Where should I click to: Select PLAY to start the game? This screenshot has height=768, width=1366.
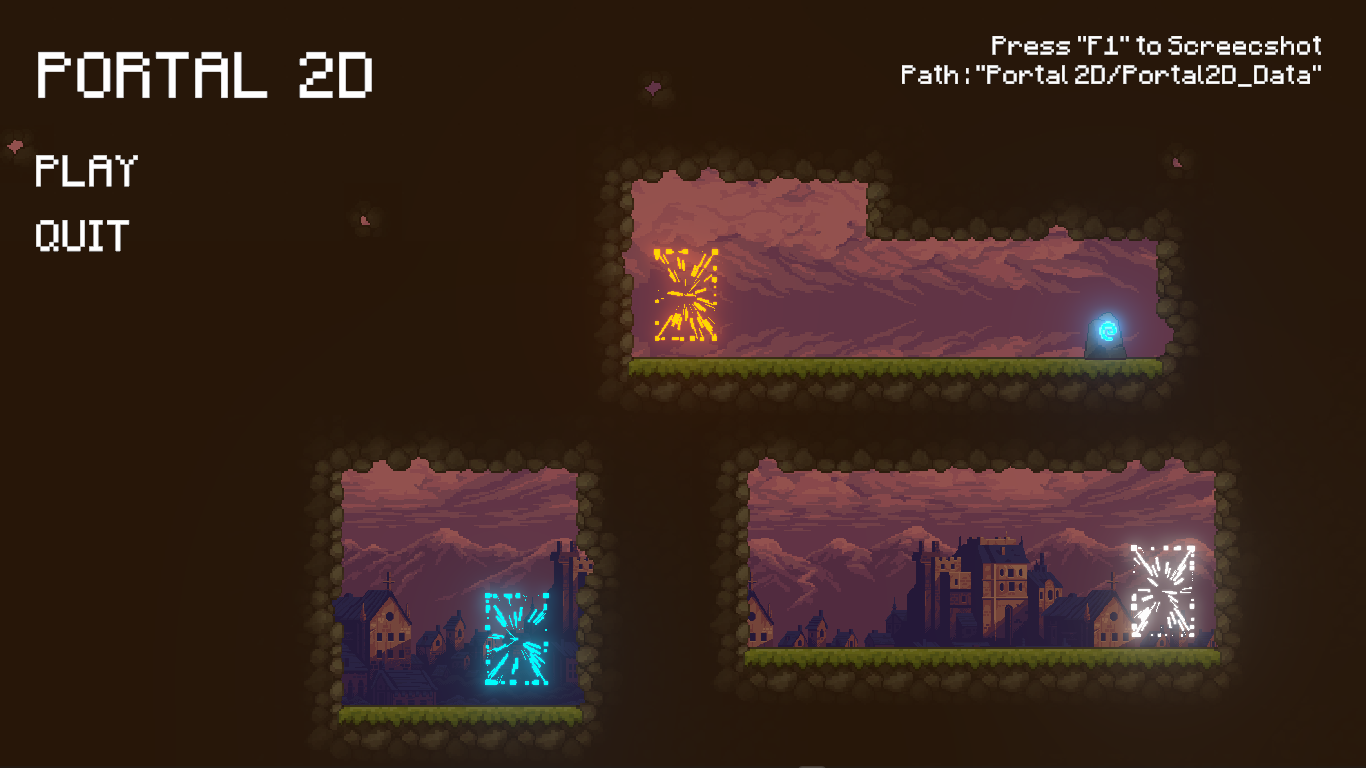pyautogui.click(x=85, y=170)
